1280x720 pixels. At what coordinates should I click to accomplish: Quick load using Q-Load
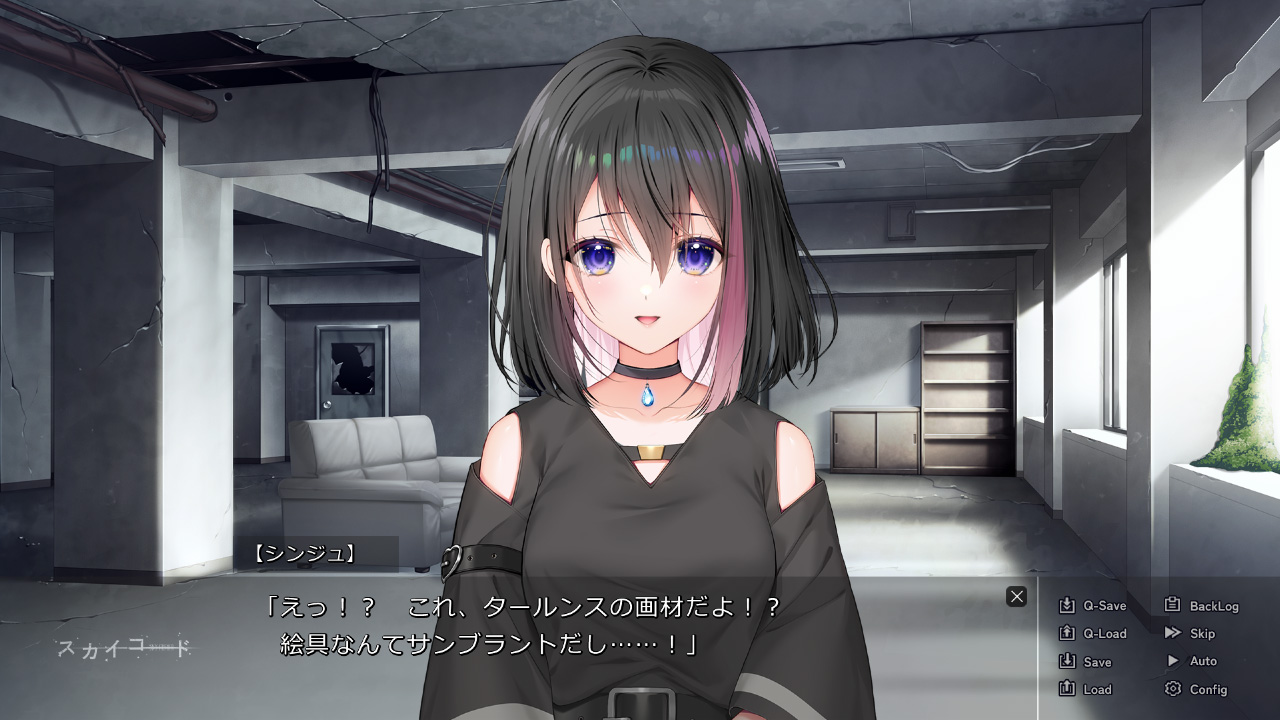(x=1092, y=634)
